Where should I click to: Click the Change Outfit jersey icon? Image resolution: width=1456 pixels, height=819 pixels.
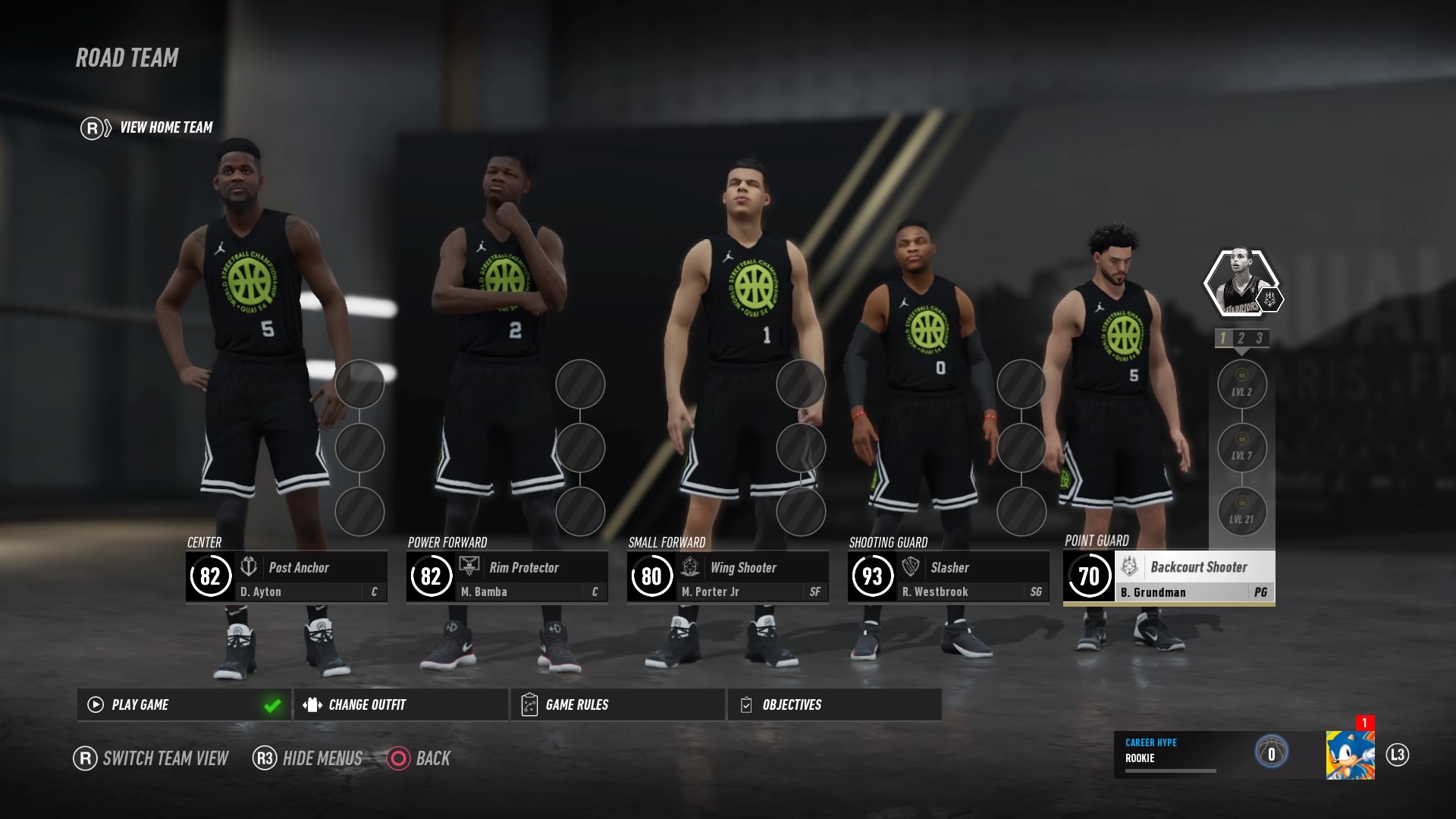point(311,704)
